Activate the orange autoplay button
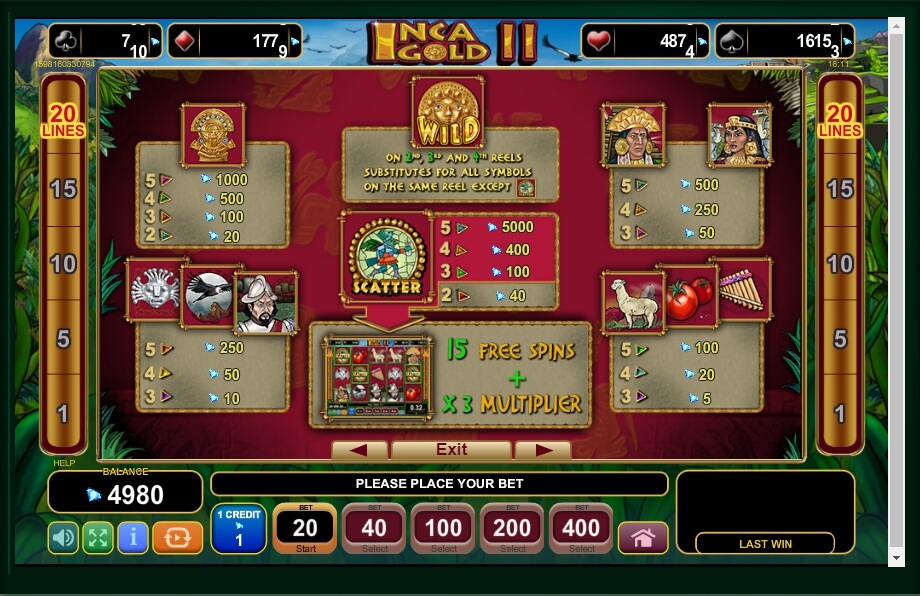920x596 pixels. pos(177,538)
